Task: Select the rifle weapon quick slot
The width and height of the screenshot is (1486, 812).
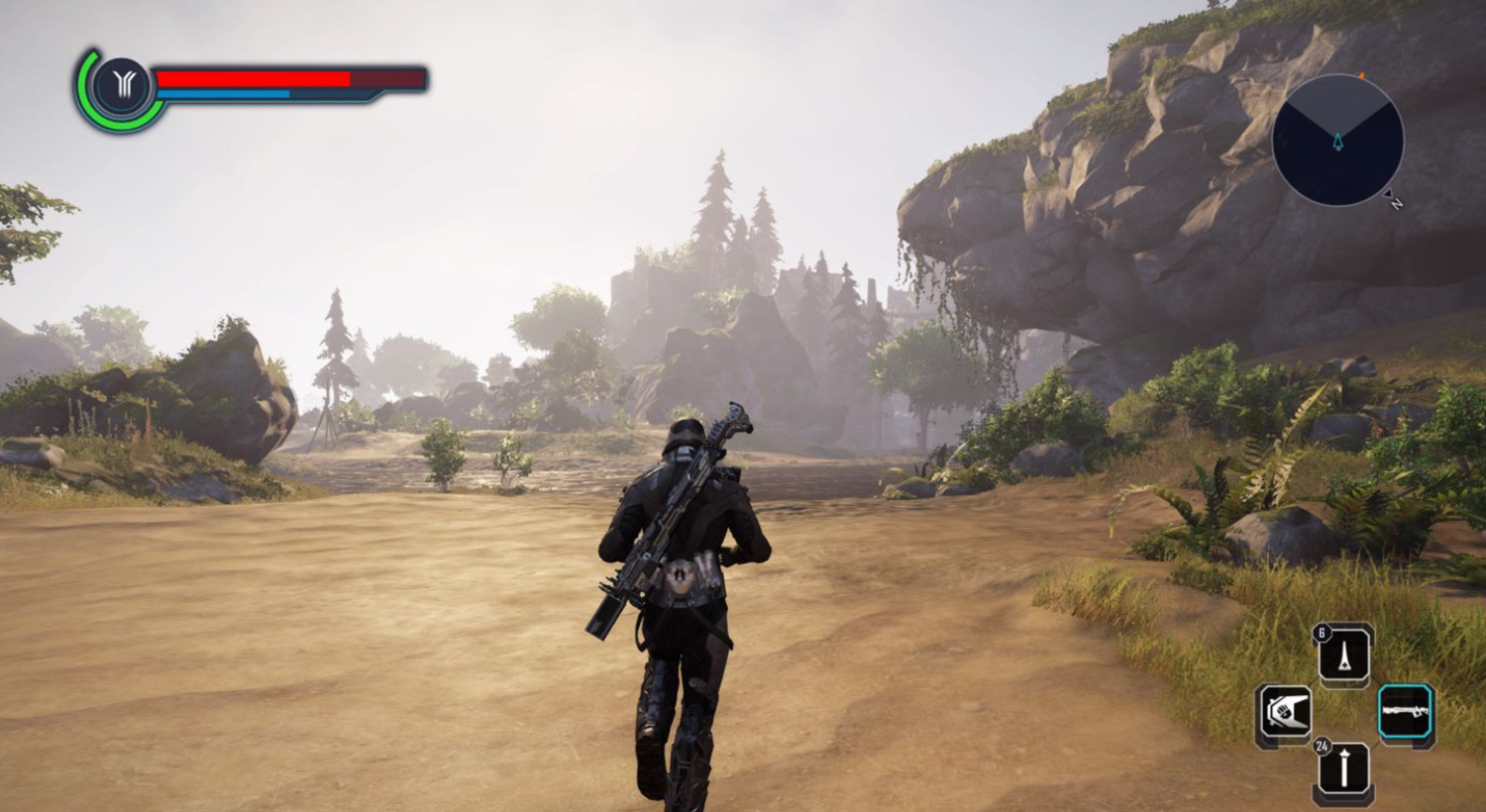Action: [x=1406, y=712]
